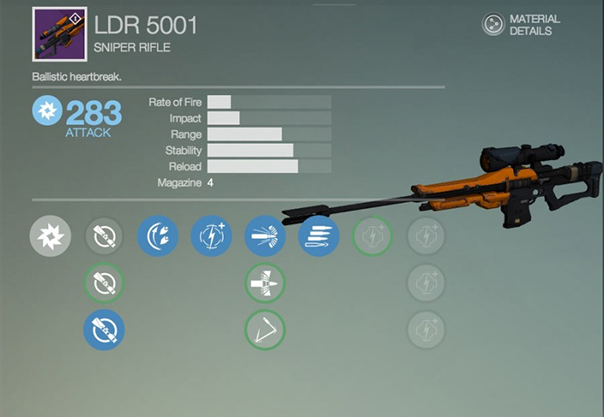Select the stacked bullets magazine perk

pos(318,237)
